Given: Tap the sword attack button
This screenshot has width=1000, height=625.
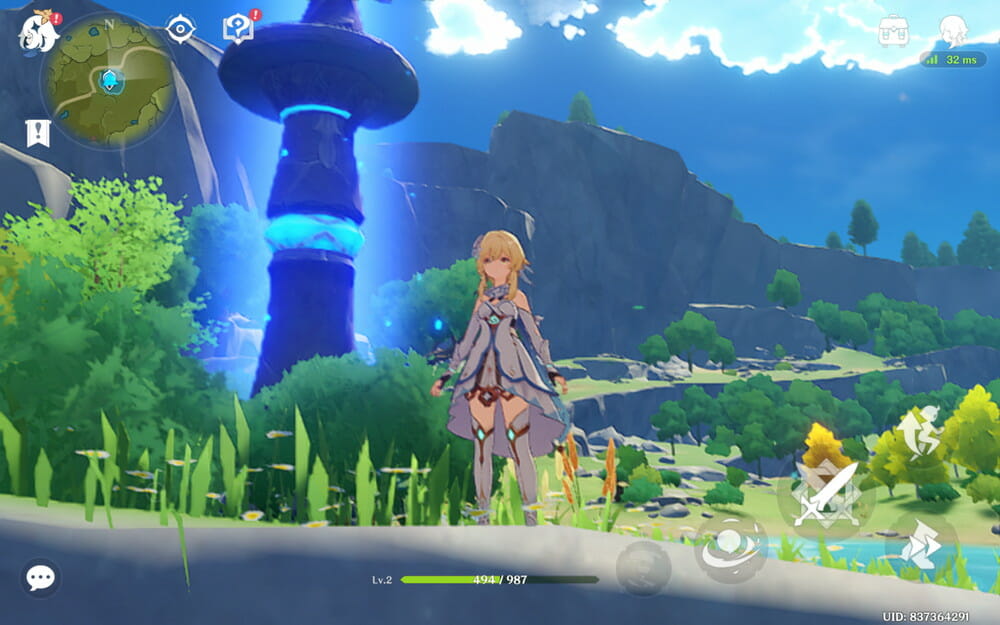Looking at the screenshot, I should coord(826,494).
